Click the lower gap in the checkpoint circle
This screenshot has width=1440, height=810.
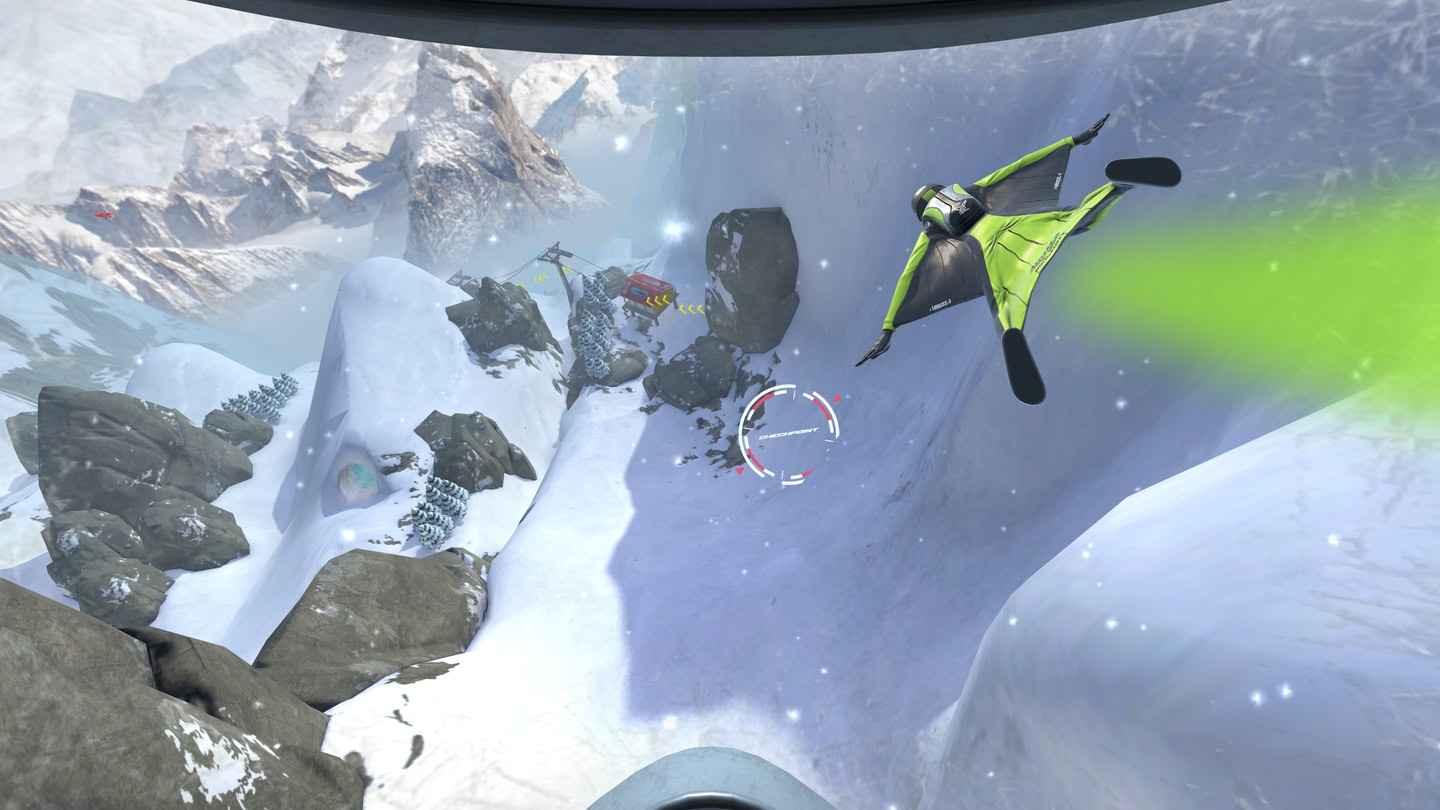pyautogui.click(x=781, y=476)
